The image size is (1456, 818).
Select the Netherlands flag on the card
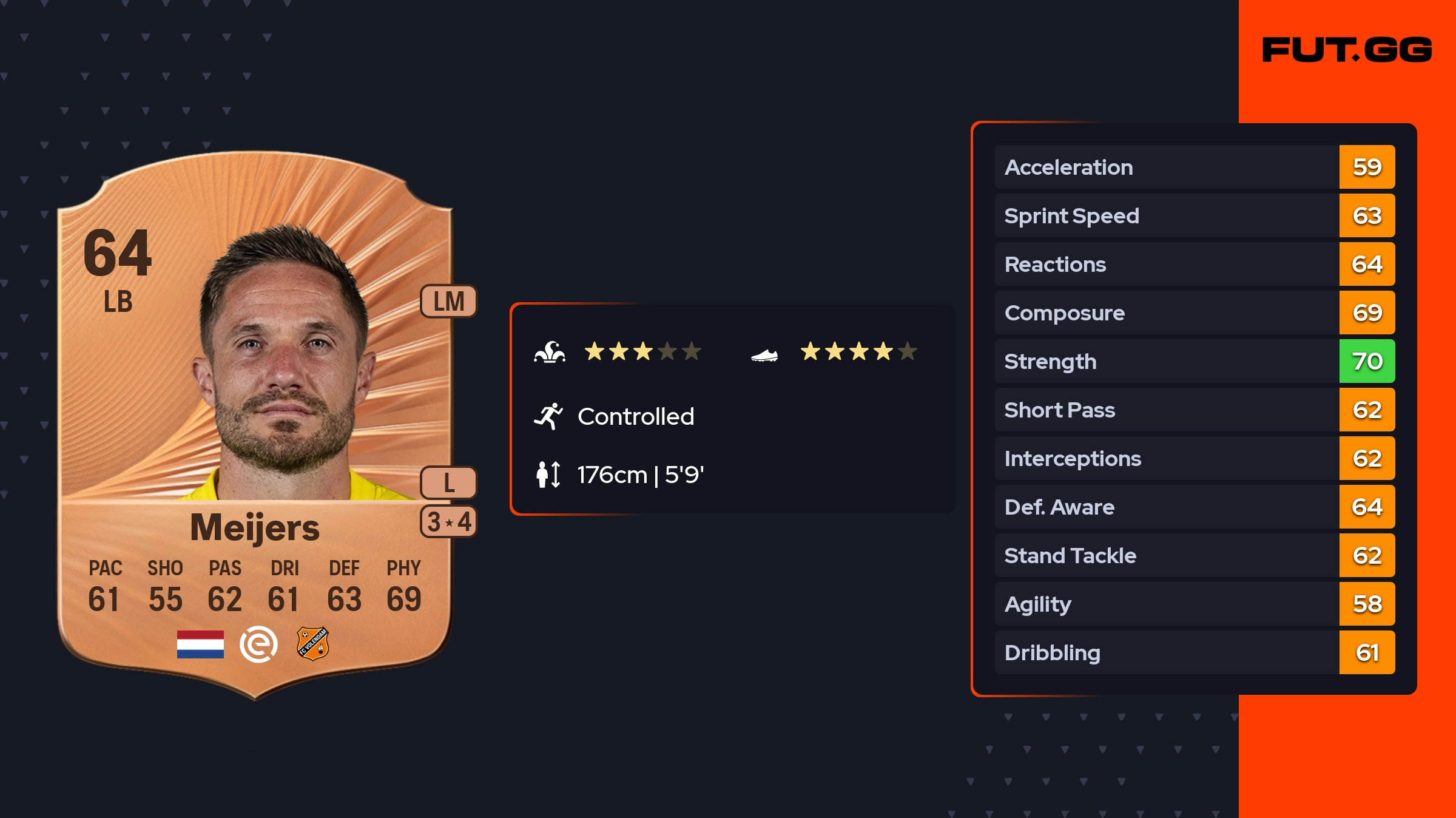(200, 644)
